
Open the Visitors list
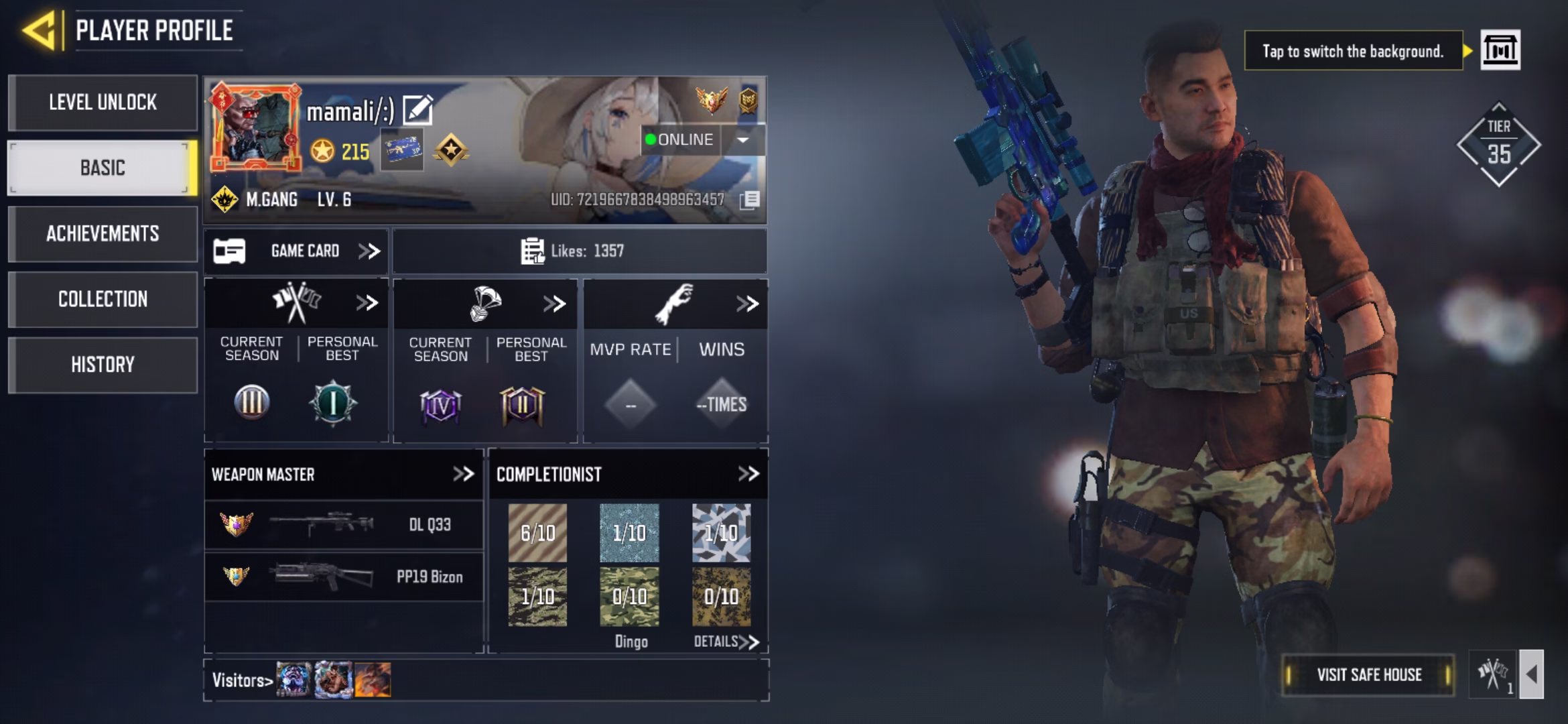[242, 680]
